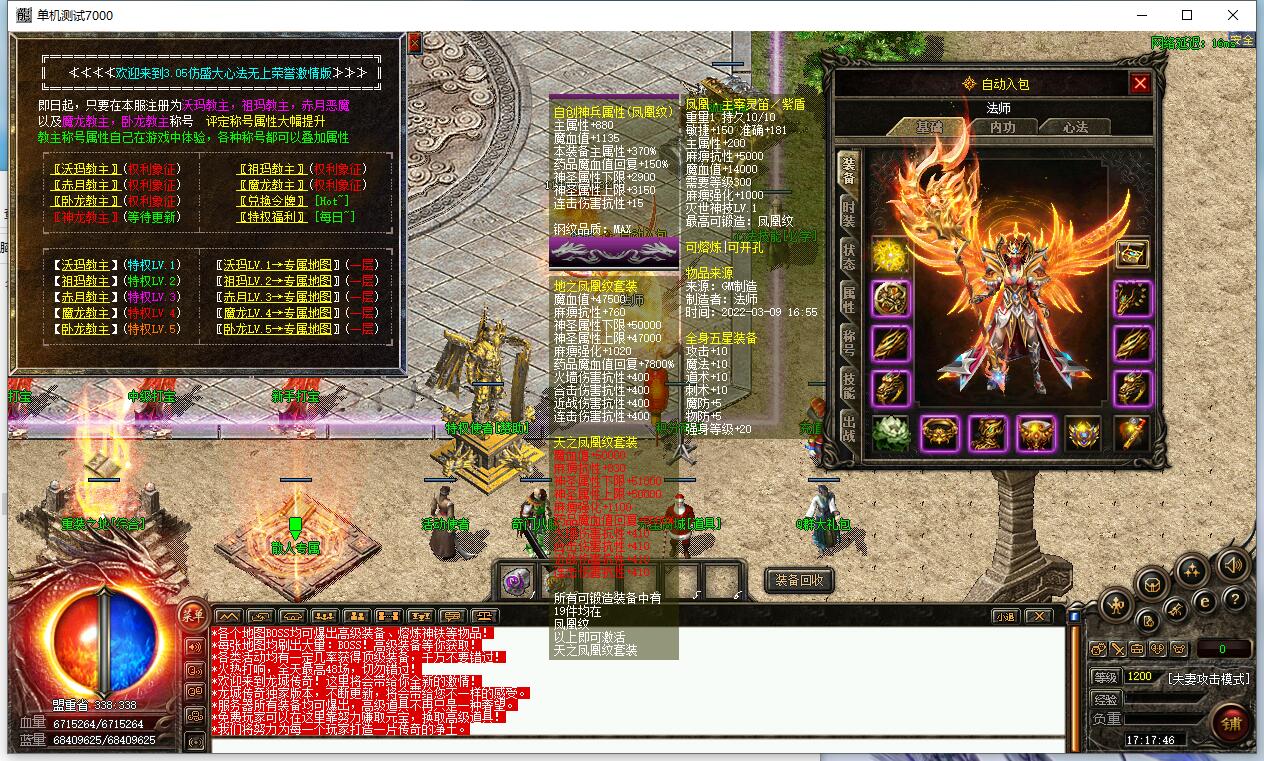Select the white lotus equipment slot

(x=890, y=433)
